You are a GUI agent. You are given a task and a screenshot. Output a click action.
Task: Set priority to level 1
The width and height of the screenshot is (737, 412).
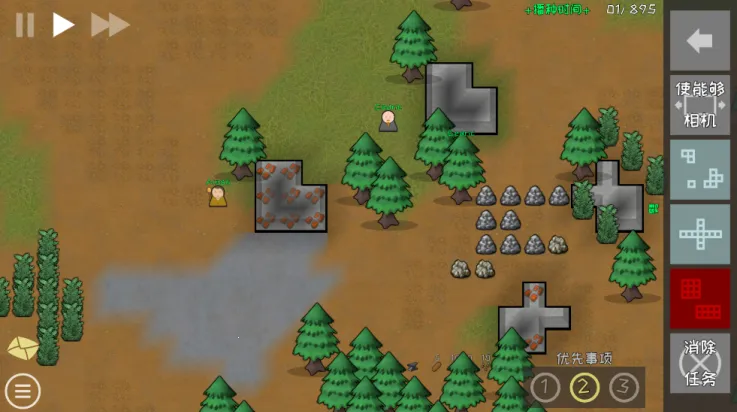pos(545,386)
